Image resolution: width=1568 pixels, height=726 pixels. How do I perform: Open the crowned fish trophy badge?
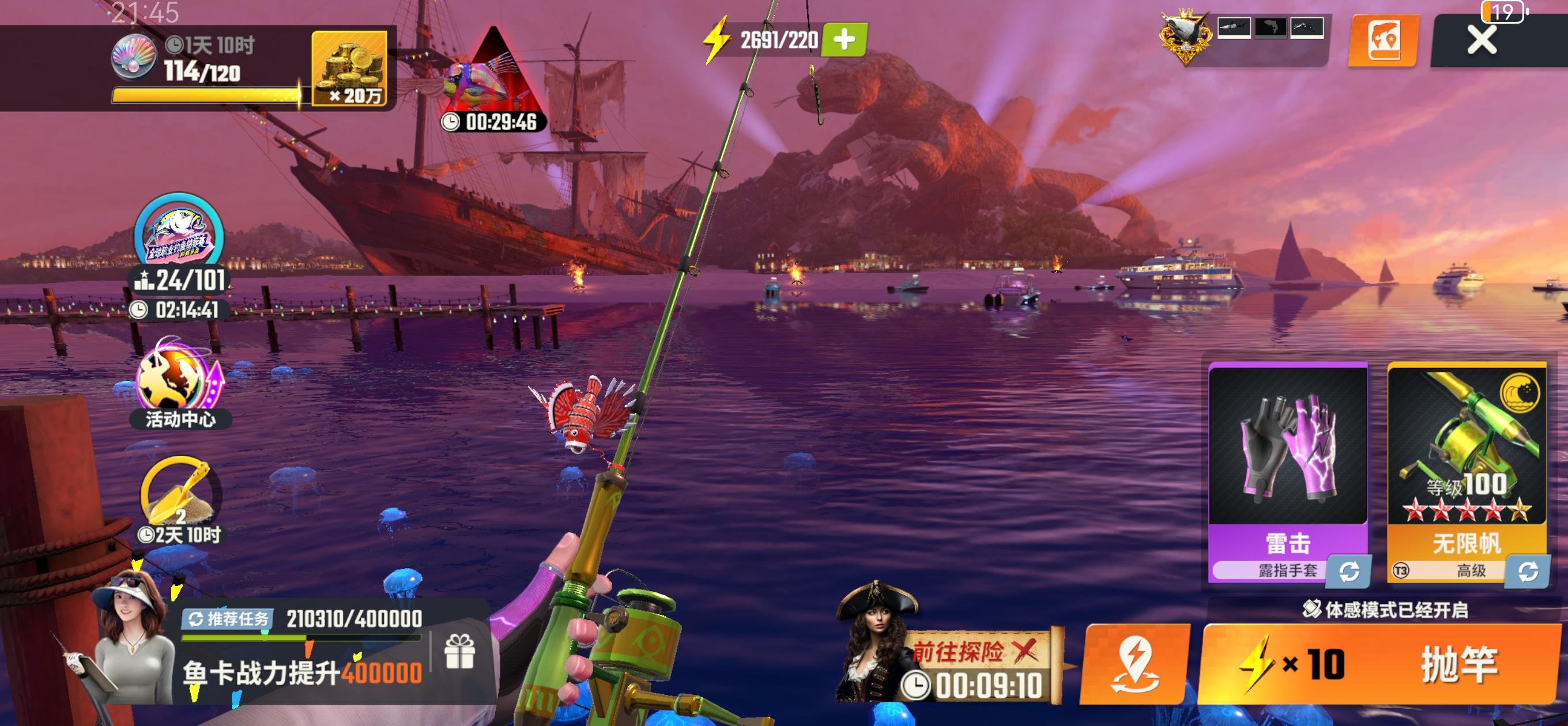tap(1185, 36)
